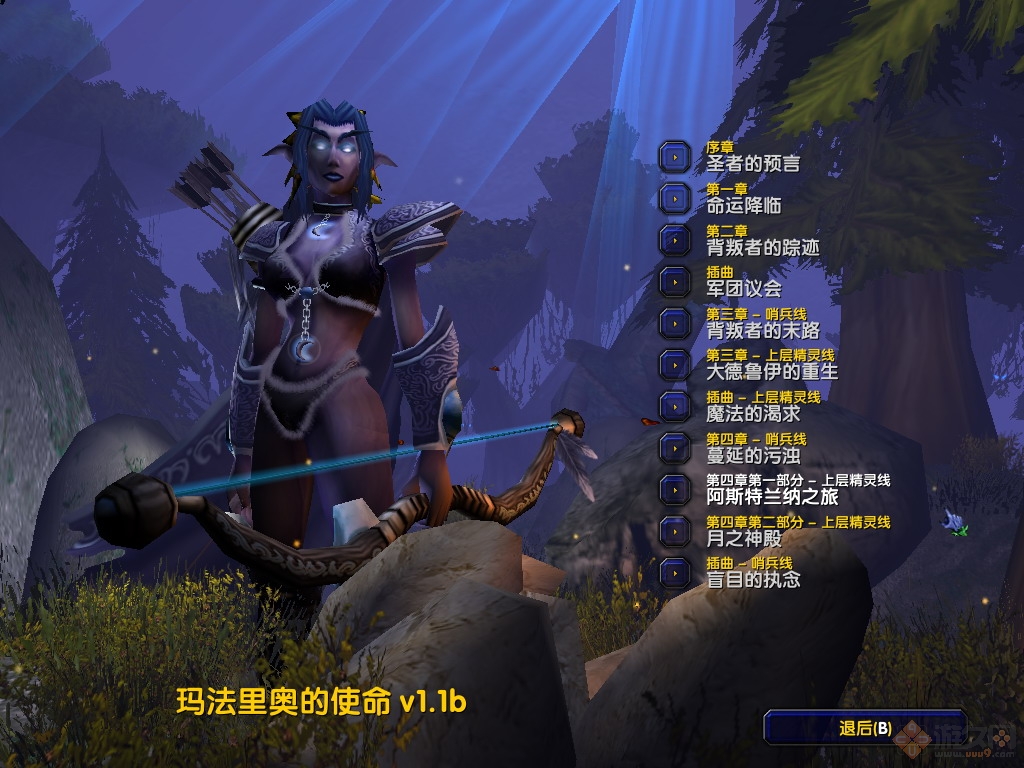Launch the mission 阿斯特兰纳之旅
The height and width of the screenshot is (768, 1024).
coord(676,489)
